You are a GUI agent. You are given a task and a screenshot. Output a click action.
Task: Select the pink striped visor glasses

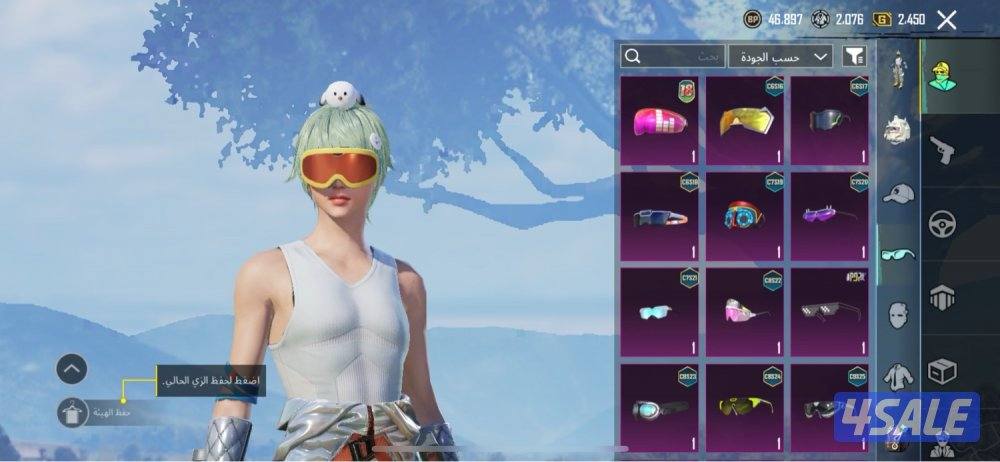(661, 123)
